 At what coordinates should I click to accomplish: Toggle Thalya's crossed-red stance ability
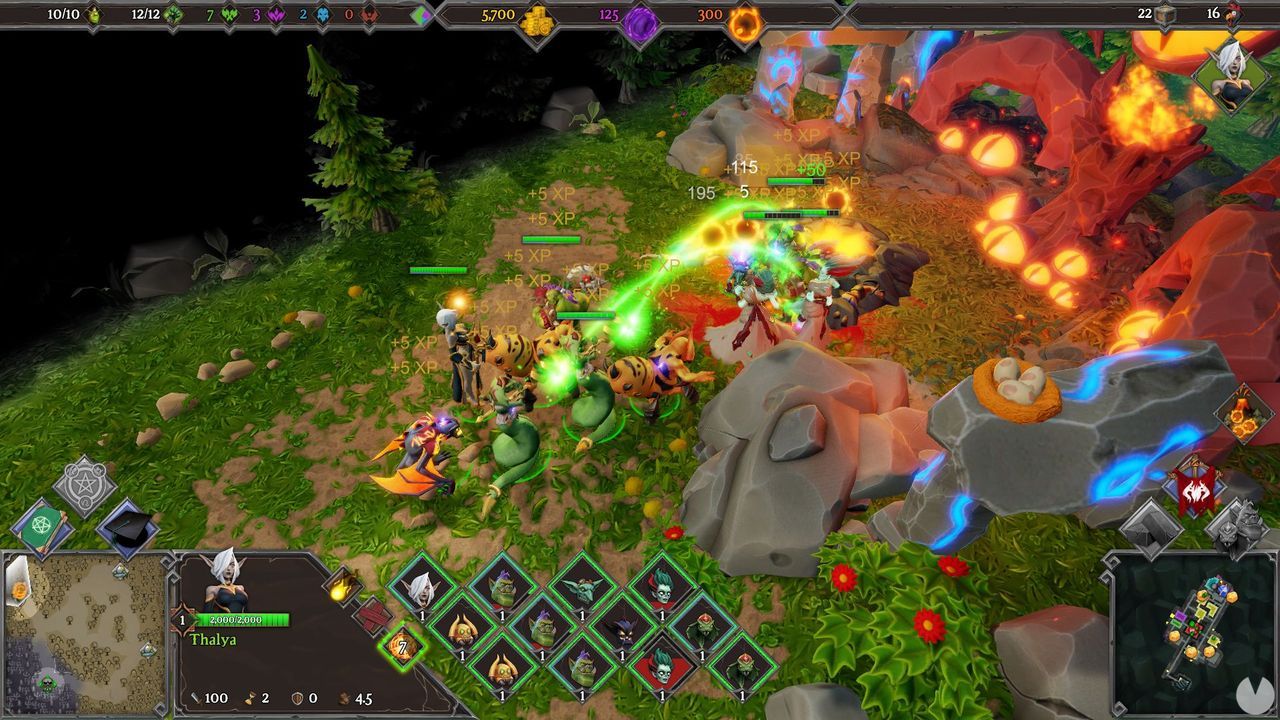click(x=372, y=616)
